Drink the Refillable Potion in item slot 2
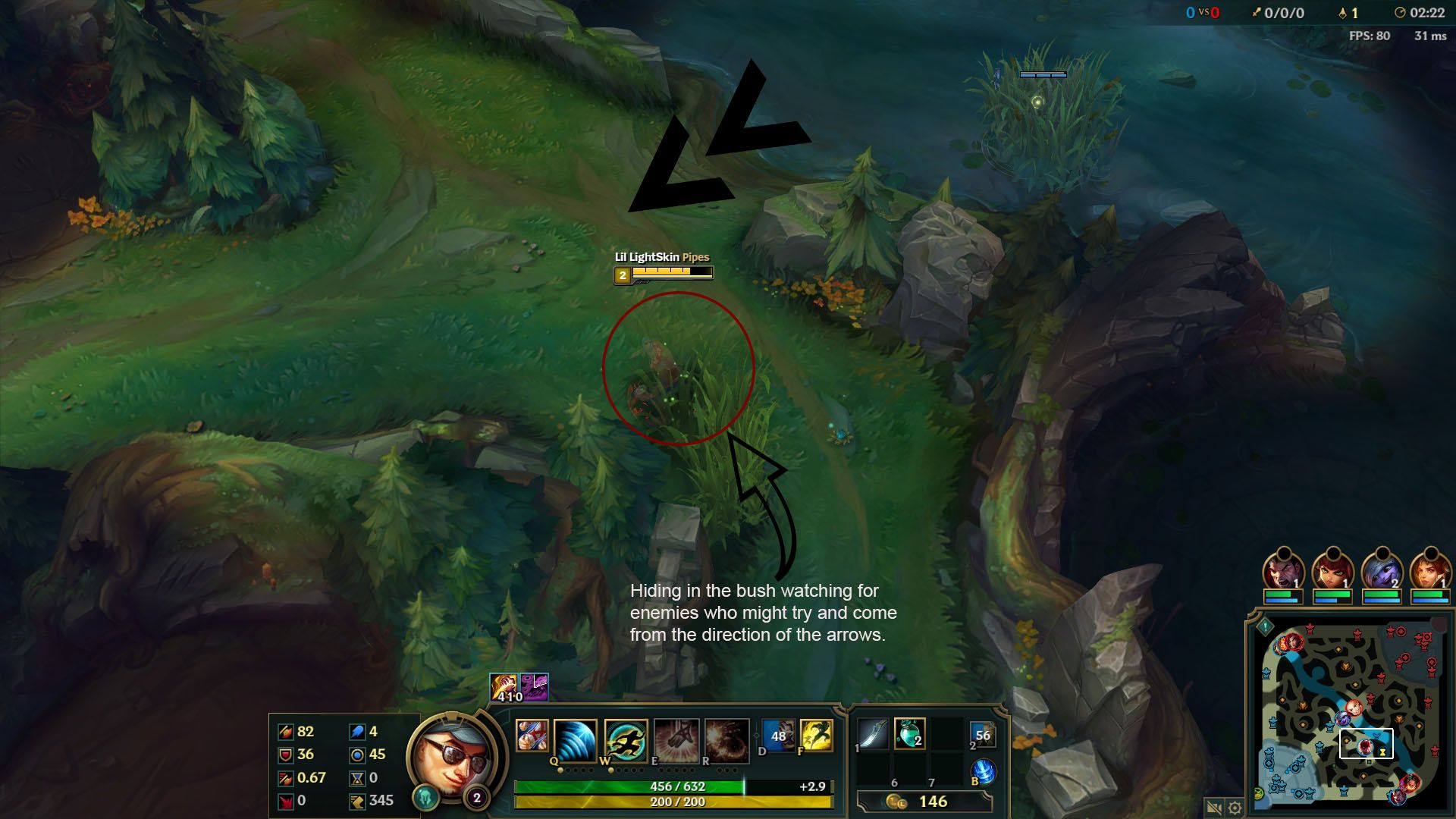This screenshot has height=819, width=1456. [909, 733]
